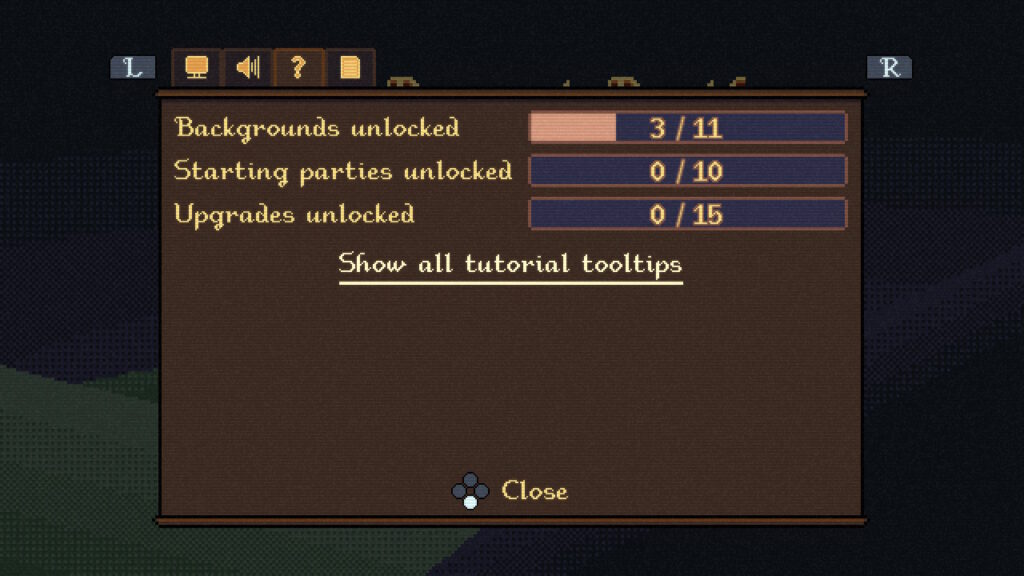Show all tutorial tooltips
Viewport: 1024px width, 576px height.
(x=510, y=265)
